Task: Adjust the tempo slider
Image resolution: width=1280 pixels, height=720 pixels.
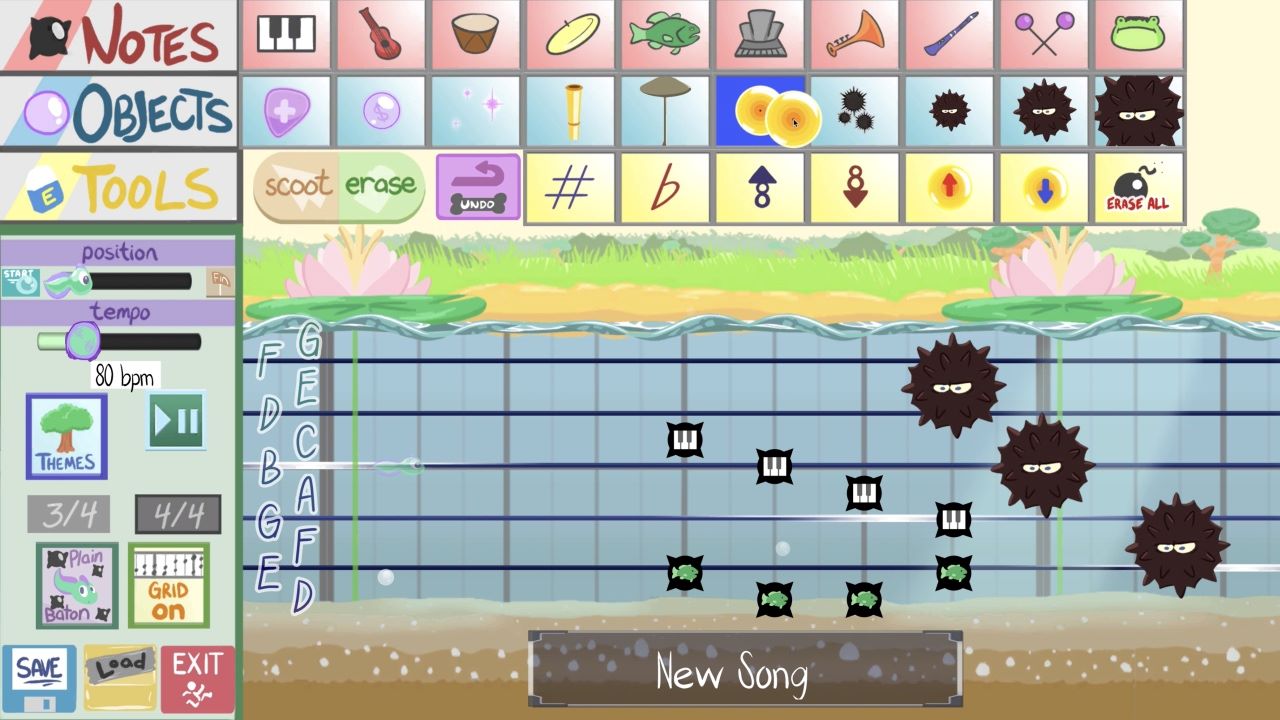Action: [x=84, y=342]
